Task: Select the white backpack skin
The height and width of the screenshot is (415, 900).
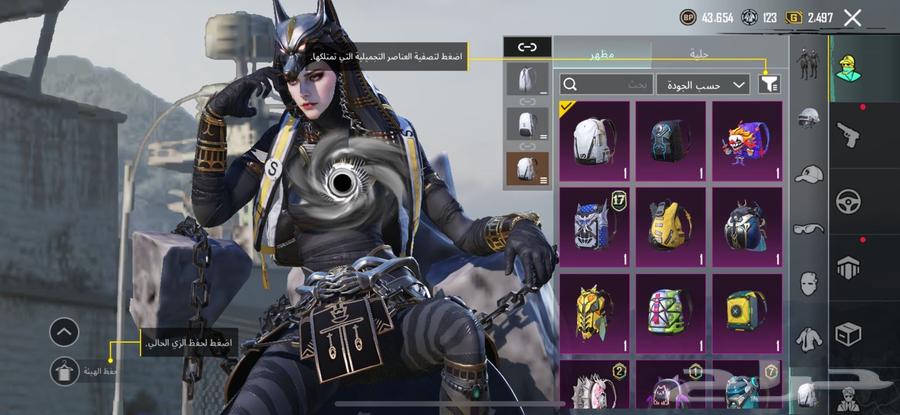Action: tap(594, 141)
